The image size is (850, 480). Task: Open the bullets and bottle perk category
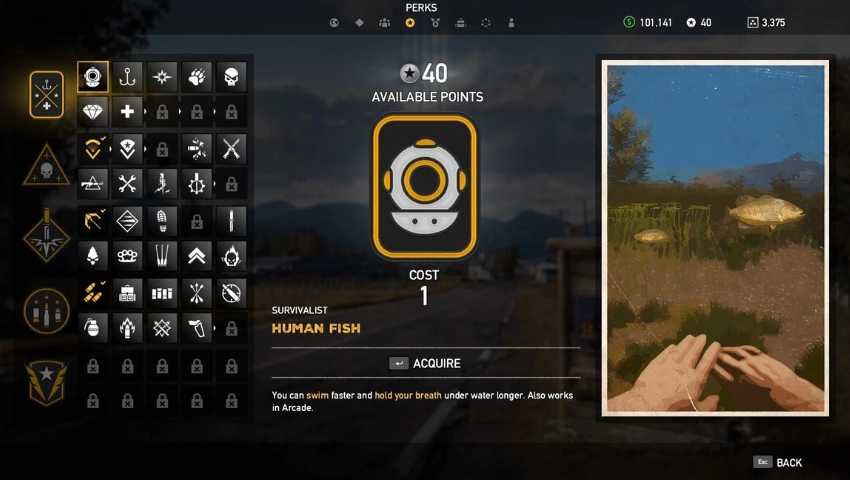47,311
